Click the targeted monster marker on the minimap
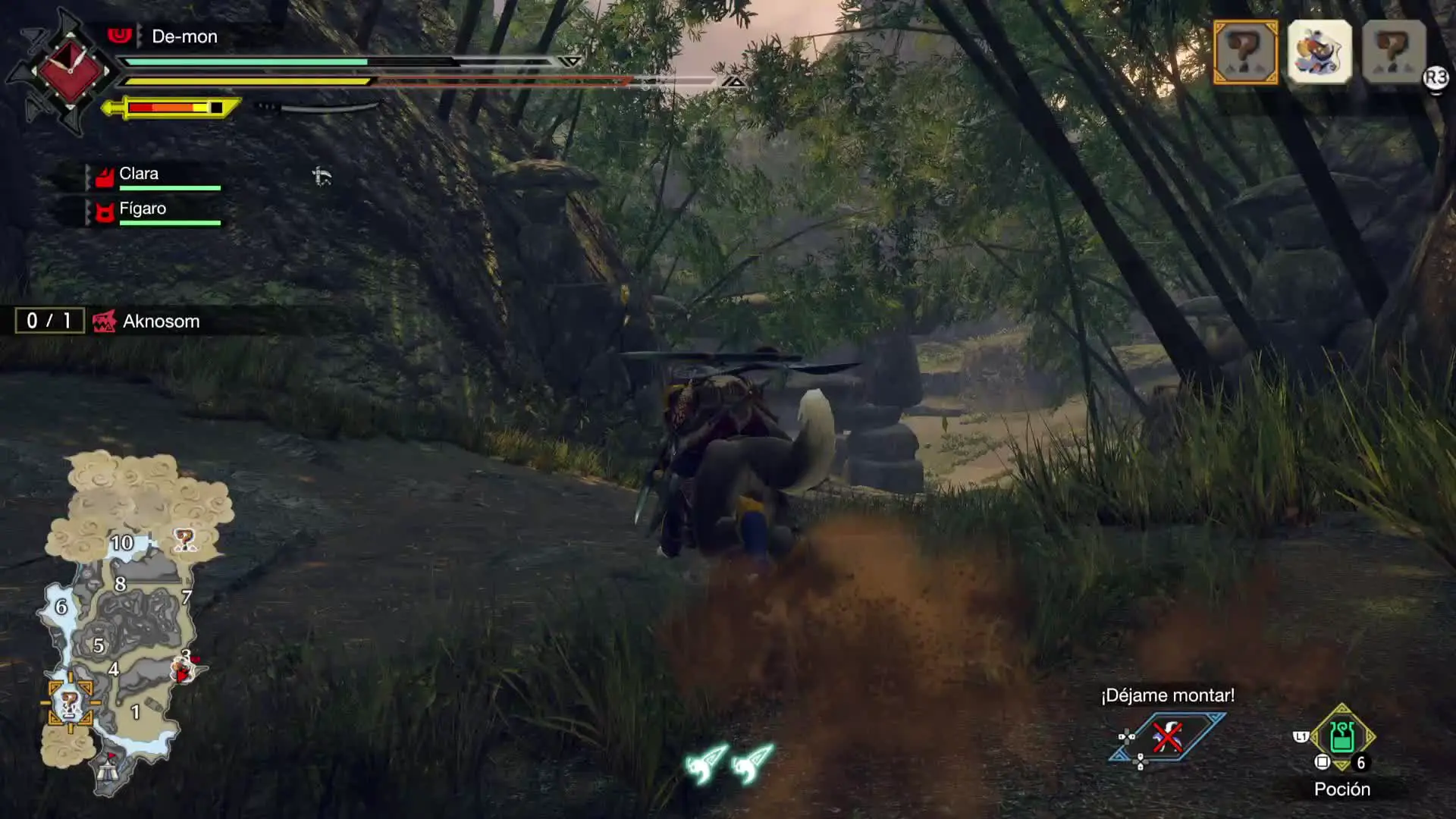The height and width of the screenshot is (819, 1456). [x=71, y=703]
